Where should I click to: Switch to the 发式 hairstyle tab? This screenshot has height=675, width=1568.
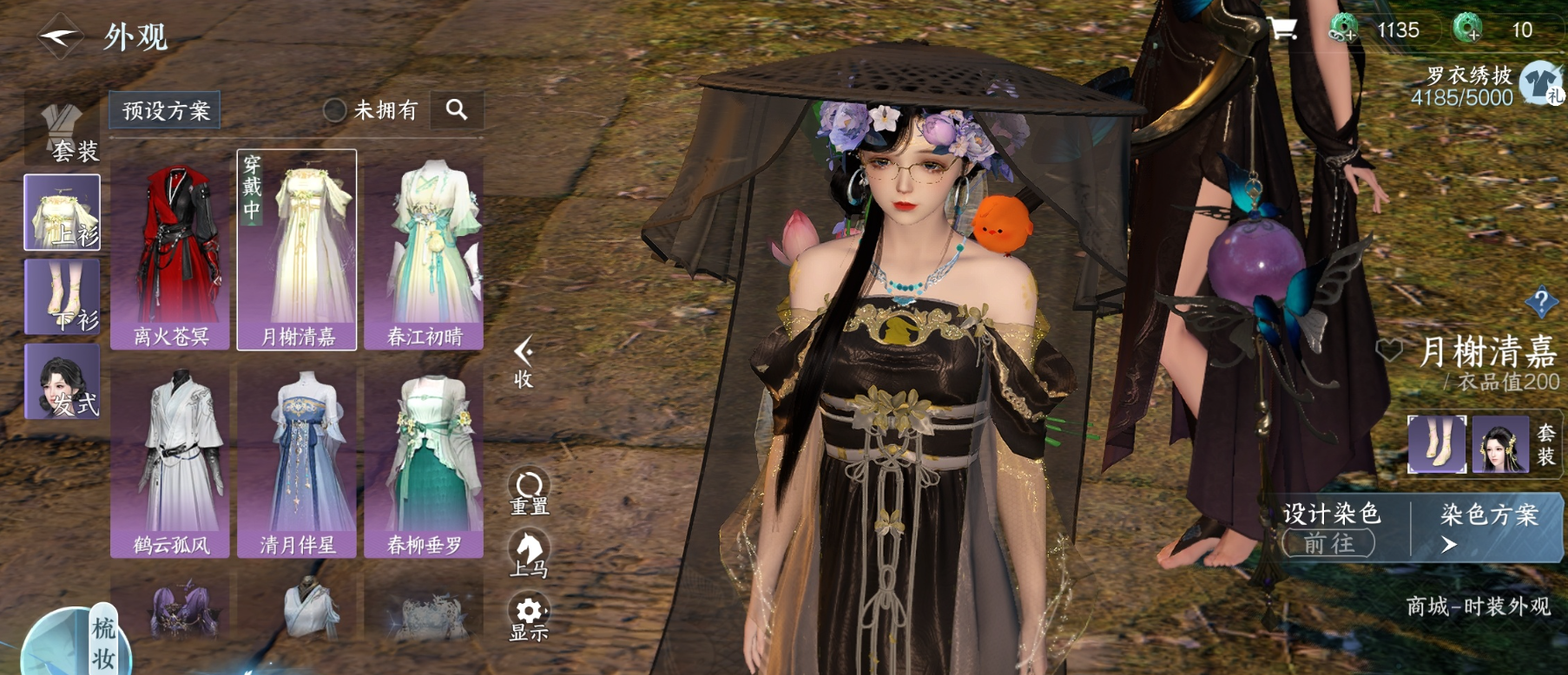63,382
